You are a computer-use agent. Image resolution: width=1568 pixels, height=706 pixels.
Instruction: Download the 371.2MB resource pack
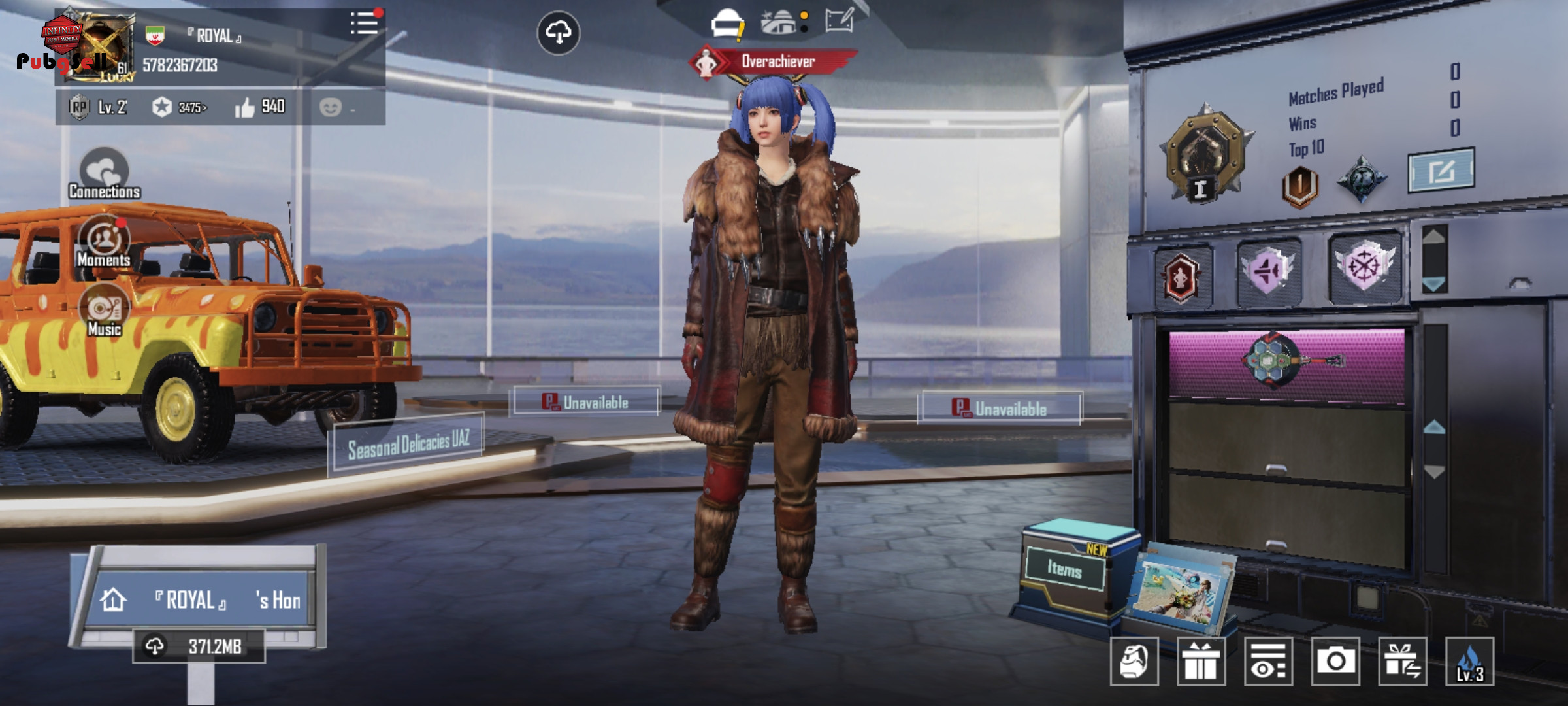[199, 647]
